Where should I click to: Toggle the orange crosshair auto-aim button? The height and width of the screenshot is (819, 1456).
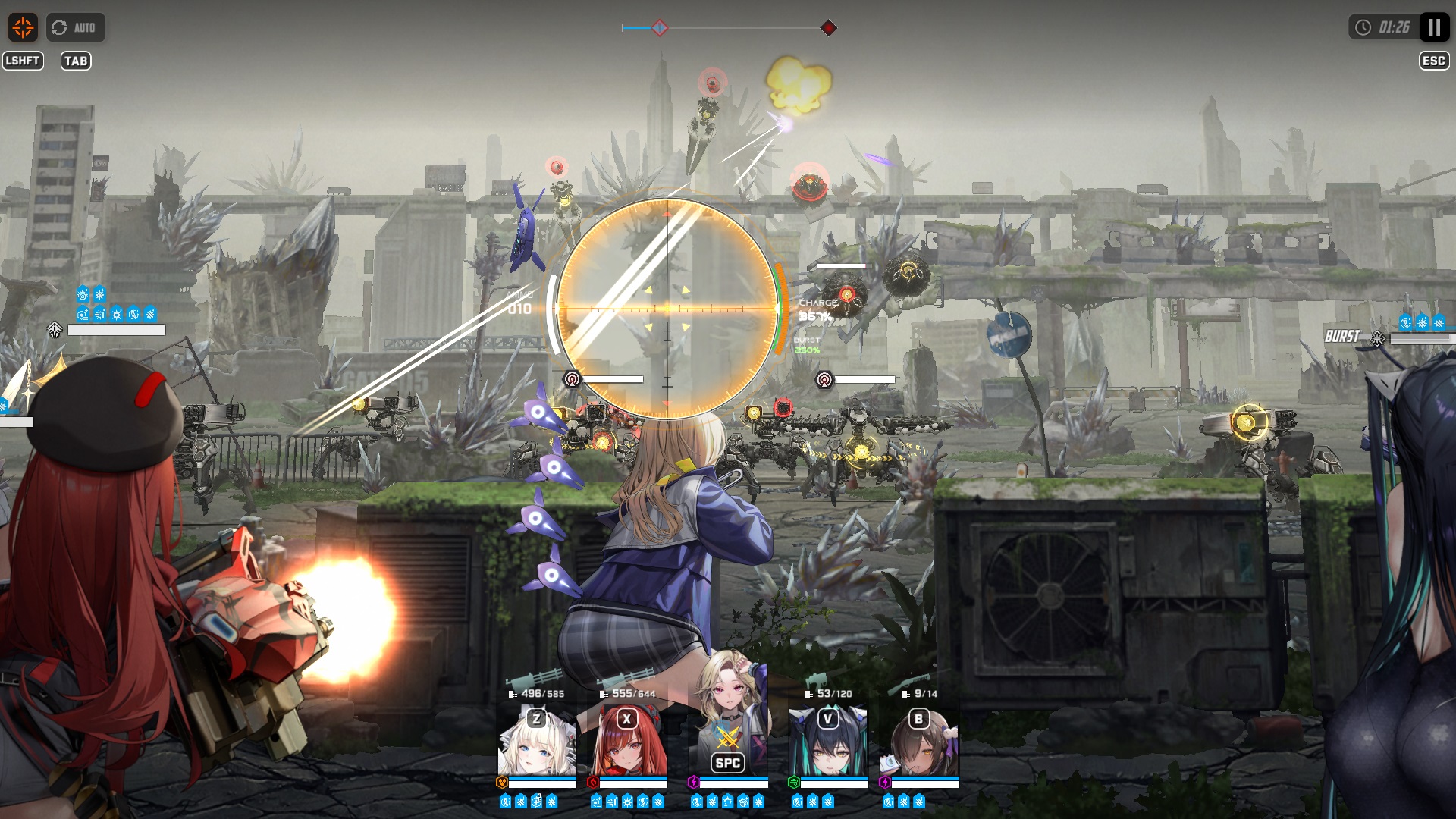coord(23,28)
